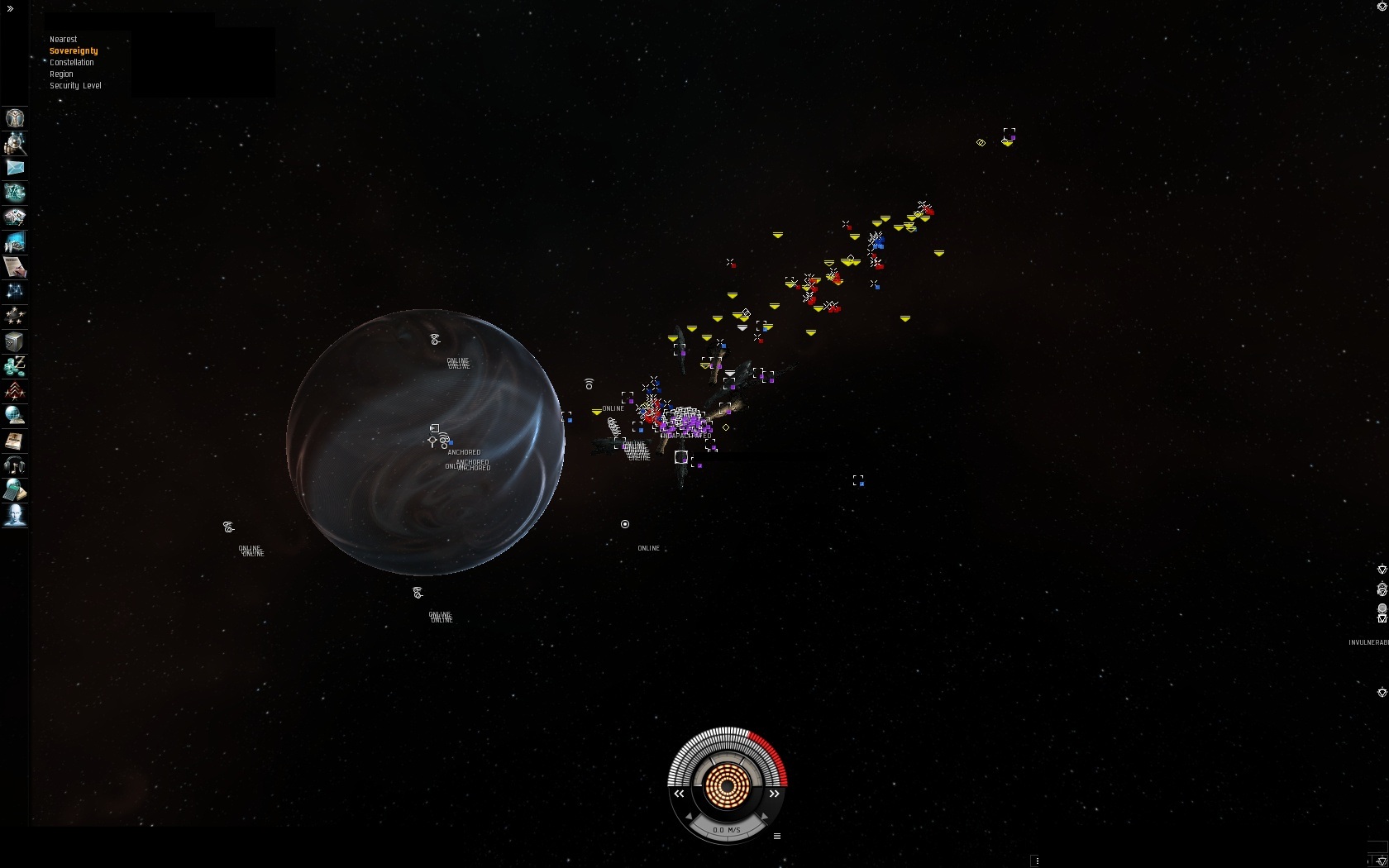Image resolution: width=1389 pixels, height=868 pixels.
Task: Open the mail envelope icon
Action: click(x=15, y=168)
